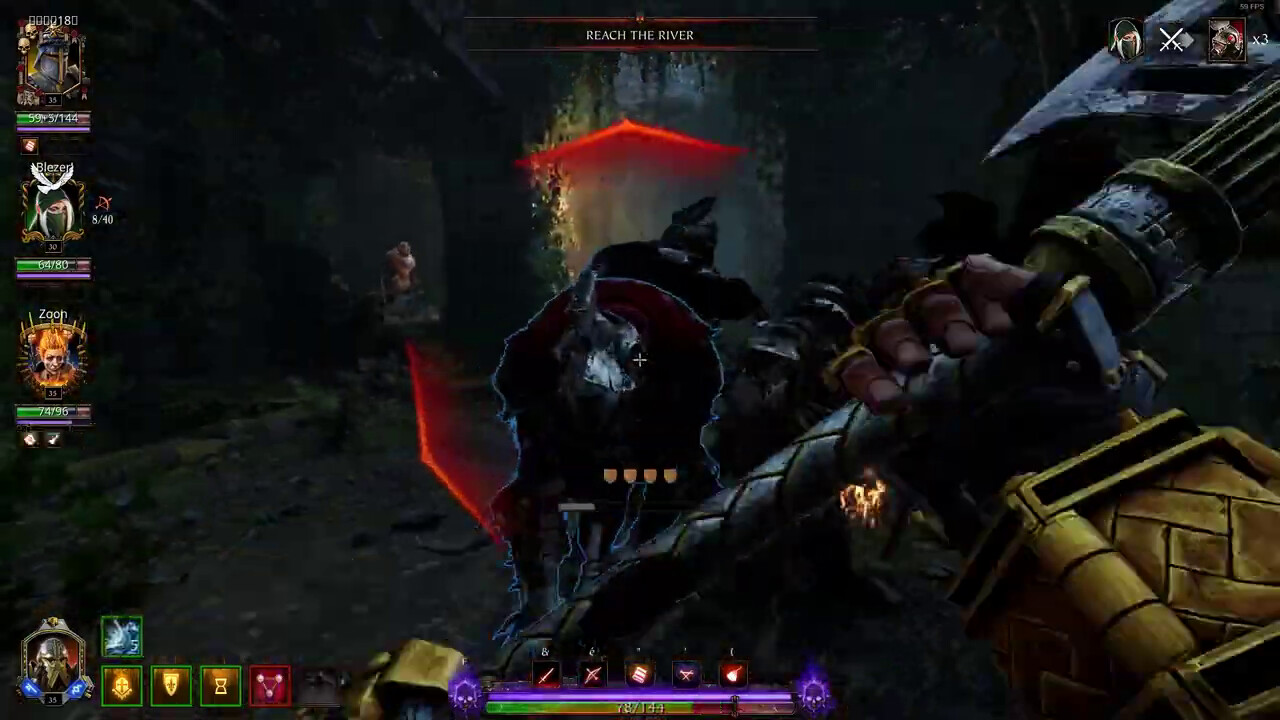Click the hooded character icon in kill feed
1280x720 pixels.
pyautogui.click(x=1126, y=40)
